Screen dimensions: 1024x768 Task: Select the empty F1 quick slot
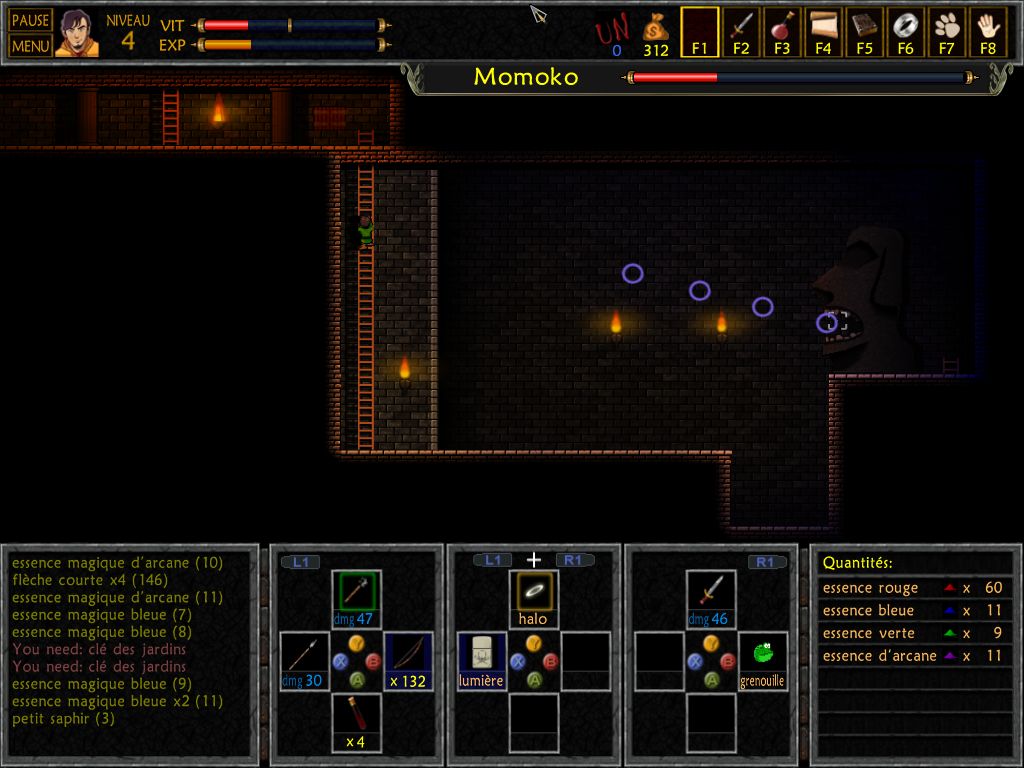coord(699,31)
